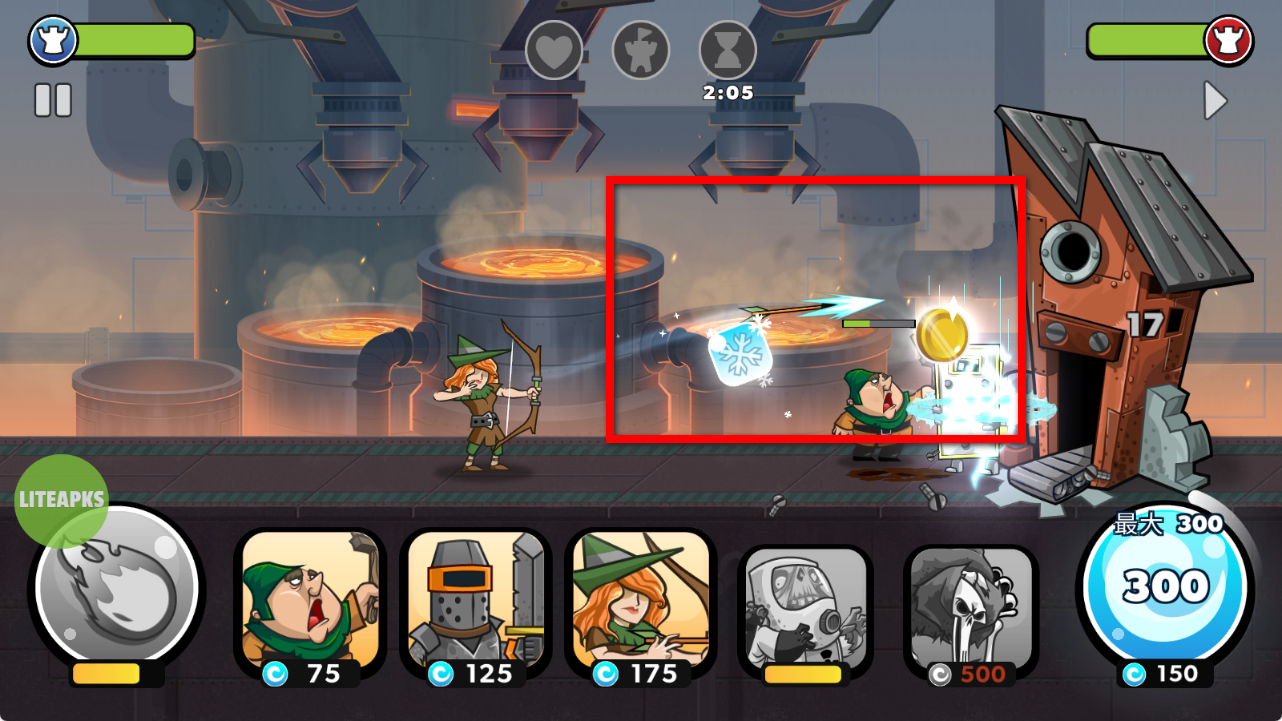Screen dimensions: 1282x721
Task: Speed up with the fast-forward arrow
Action: point(1214,101)
